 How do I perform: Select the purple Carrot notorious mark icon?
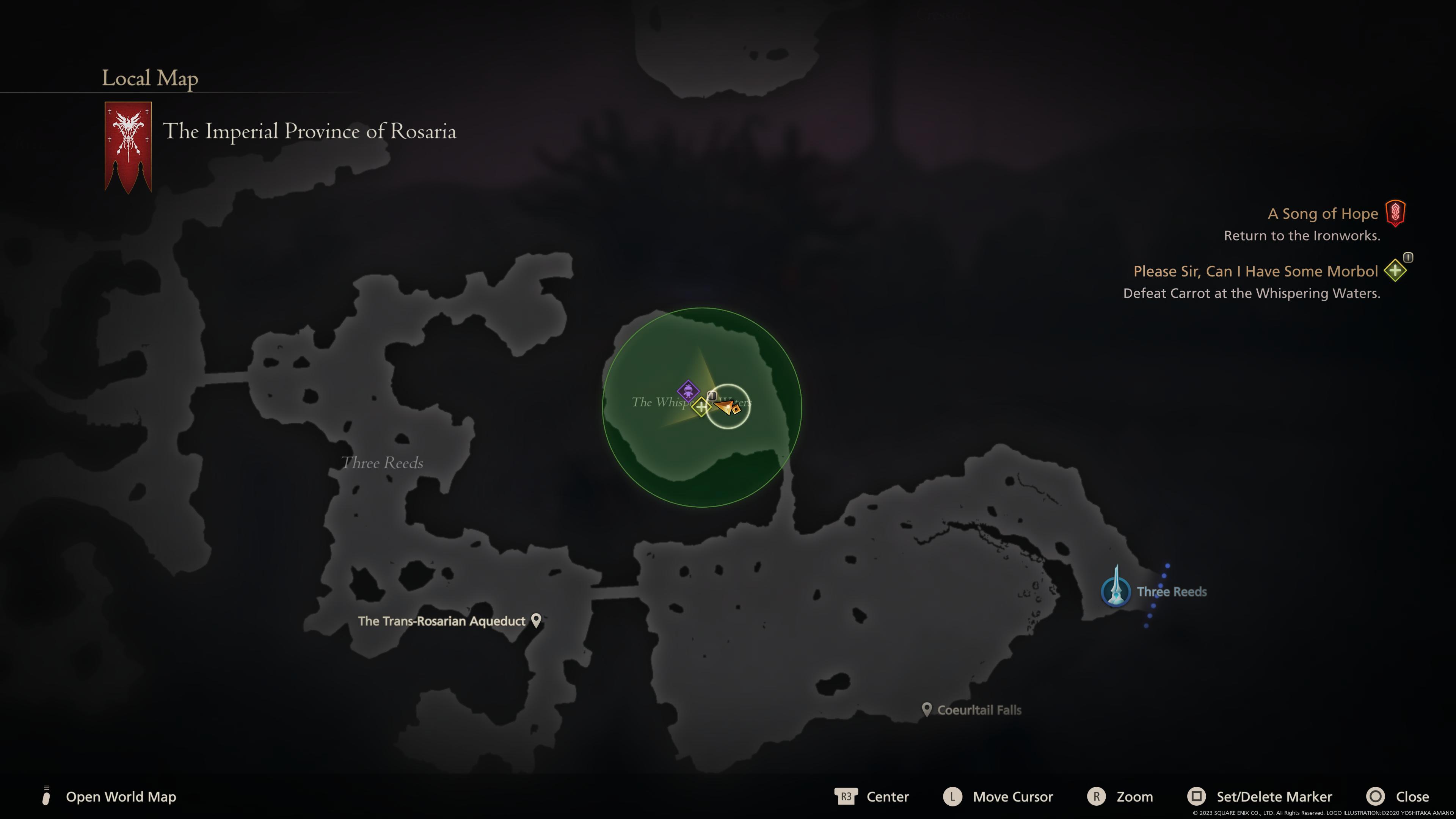pyautogui.click(x=689, y=392)
